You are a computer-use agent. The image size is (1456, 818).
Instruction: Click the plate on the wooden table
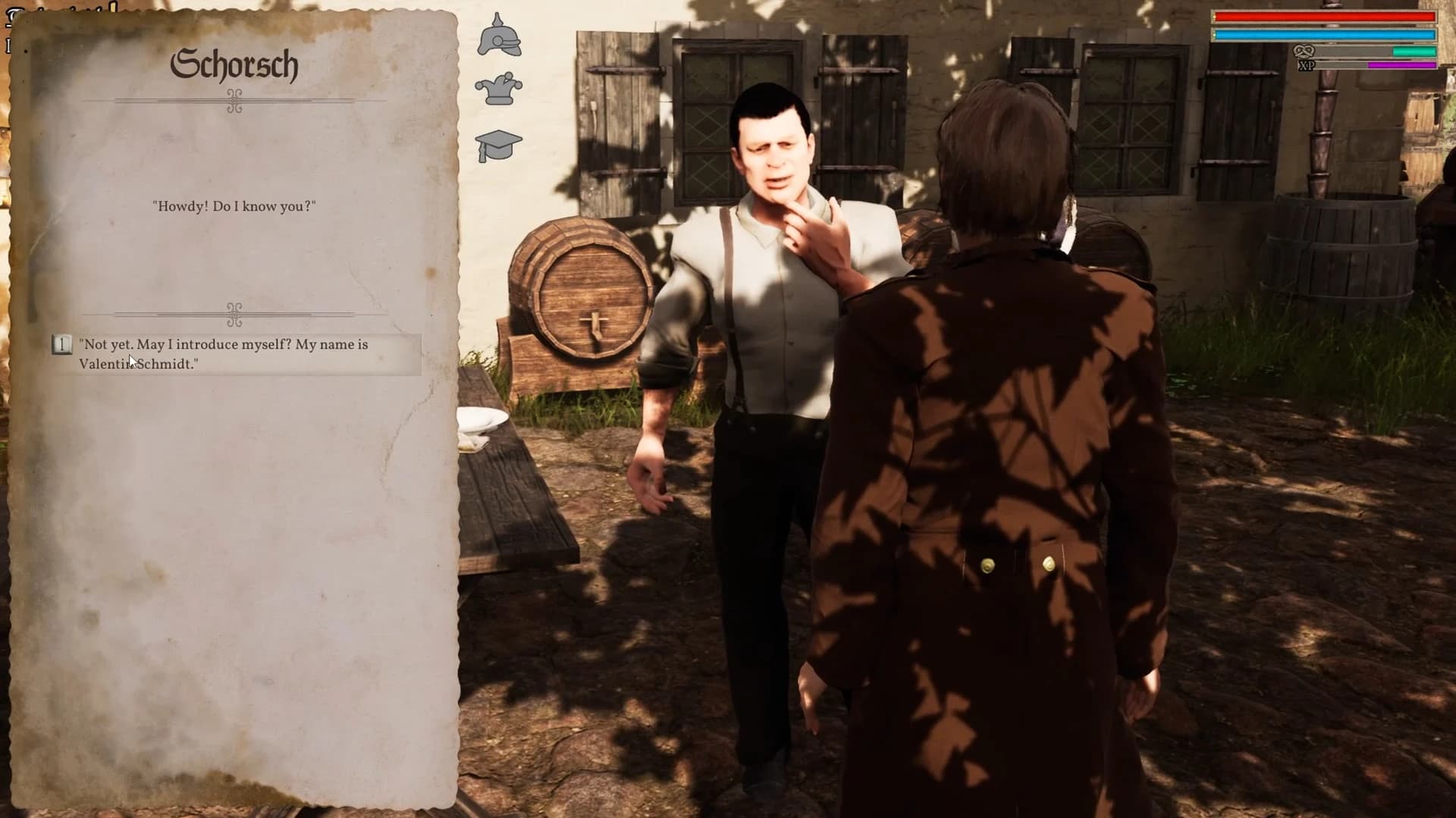point(483,418)
